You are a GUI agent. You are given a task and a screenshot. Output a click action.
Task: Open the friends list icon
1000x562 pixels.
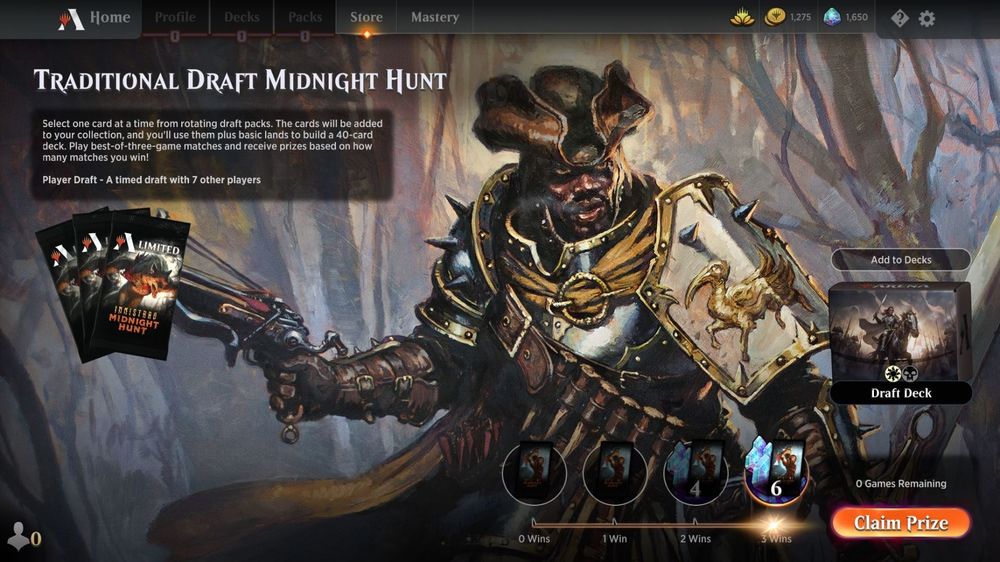point(20,537)
